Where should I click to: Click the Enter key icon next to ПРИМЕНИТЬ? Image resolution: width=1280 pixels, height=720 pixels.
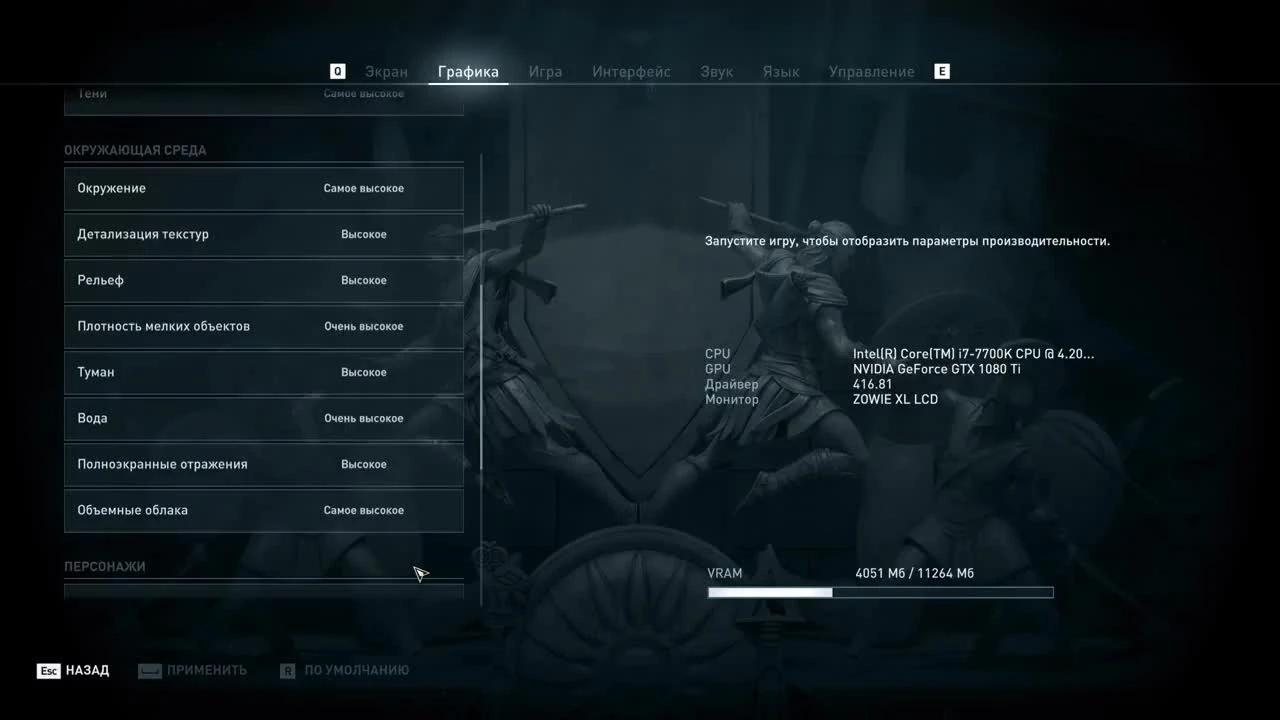pyautogui.click(x=150, y=670)
